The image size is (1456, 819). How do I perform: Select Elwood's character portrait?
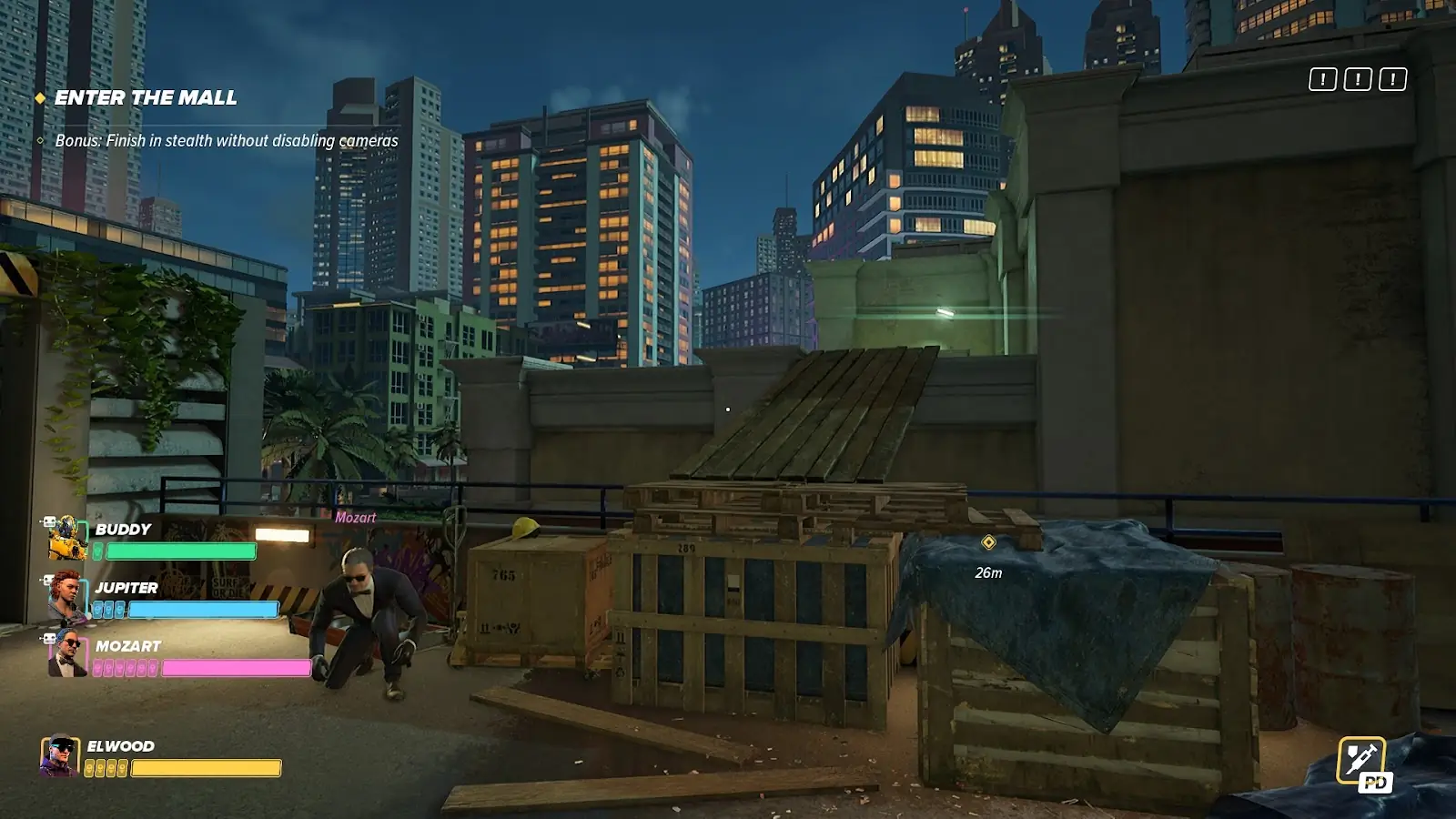60,756
